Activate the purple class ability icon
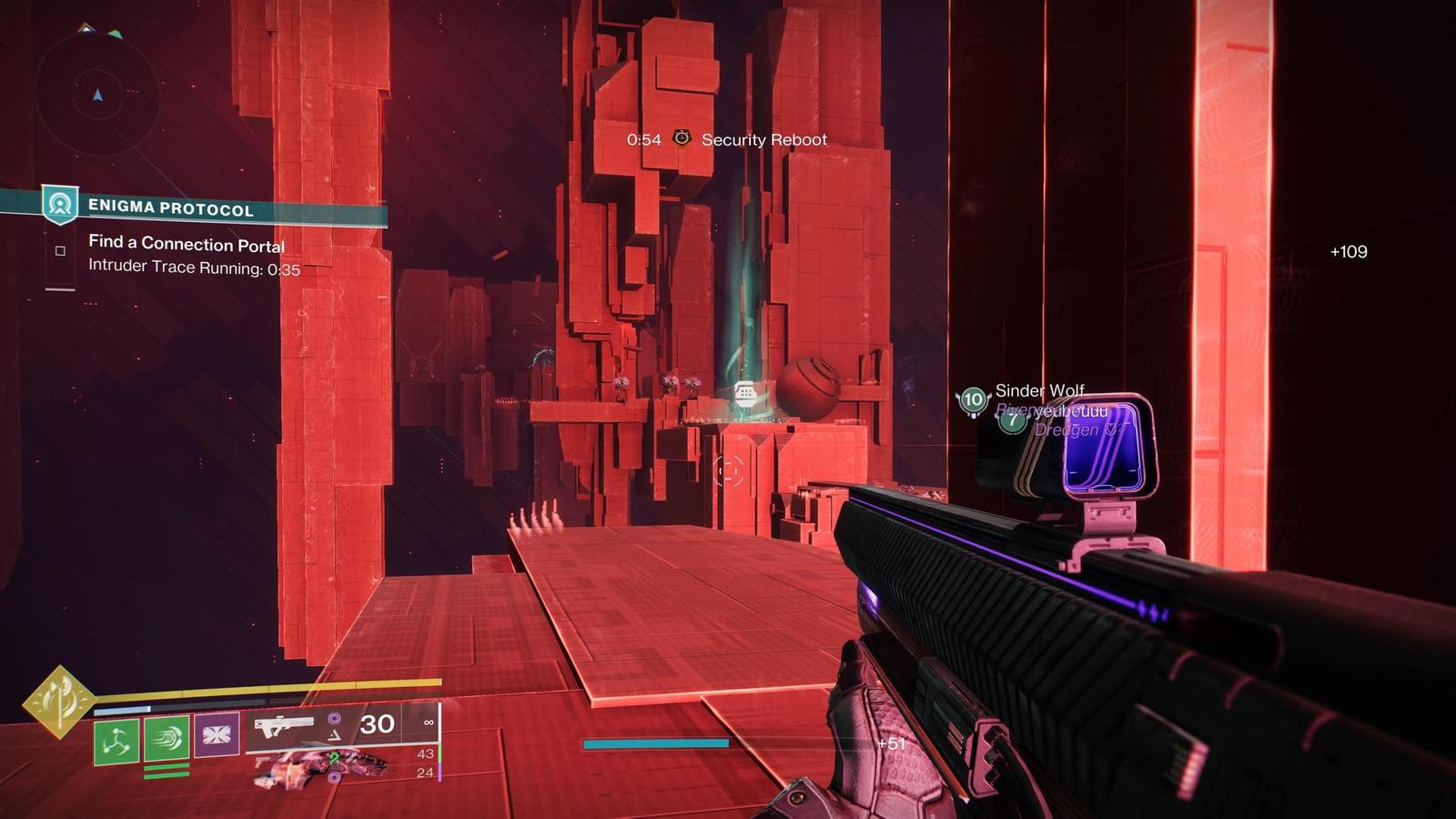1456x819 pixels. click(217, 735)
